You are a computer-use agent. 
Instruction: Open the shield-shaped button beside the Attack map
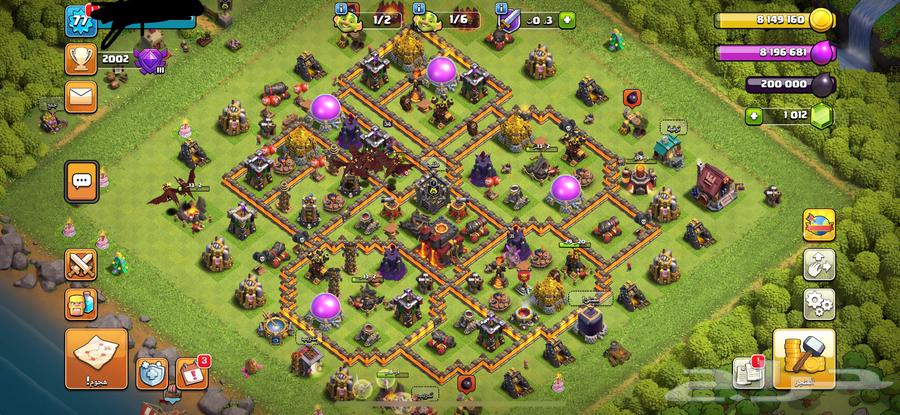[x=151, y=374]
